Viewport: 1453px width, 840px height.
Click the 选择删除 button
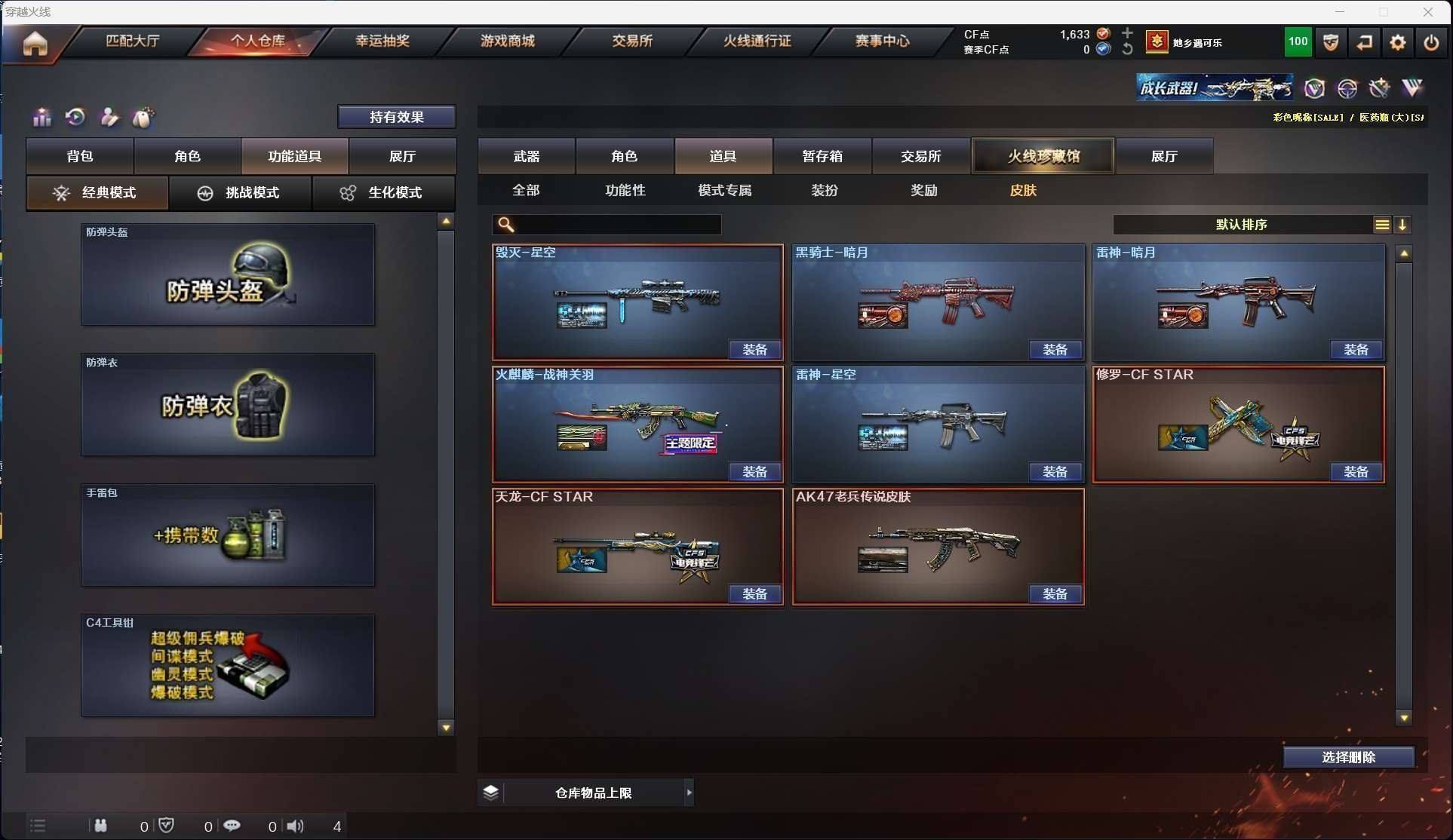coord(1348,757)
